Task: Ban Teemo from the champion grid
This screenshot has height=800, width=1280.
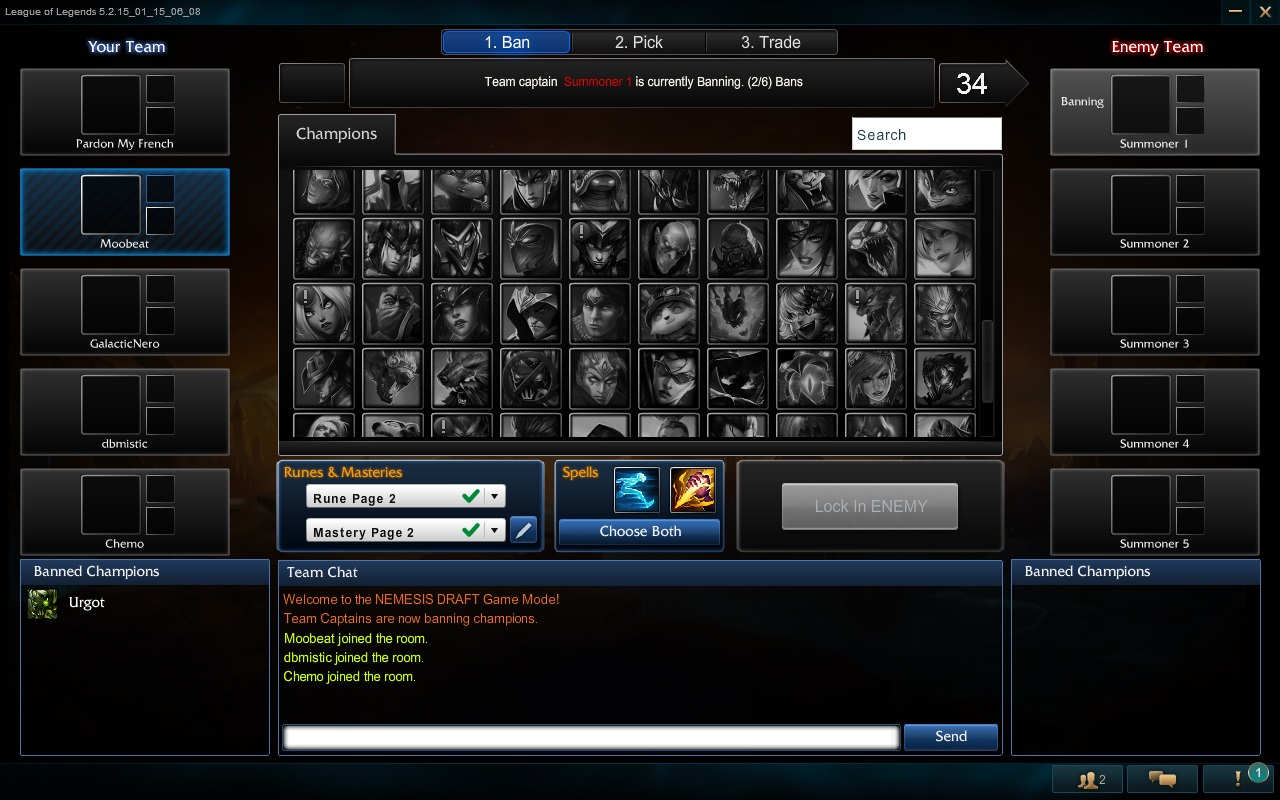Action: point(668,313)
